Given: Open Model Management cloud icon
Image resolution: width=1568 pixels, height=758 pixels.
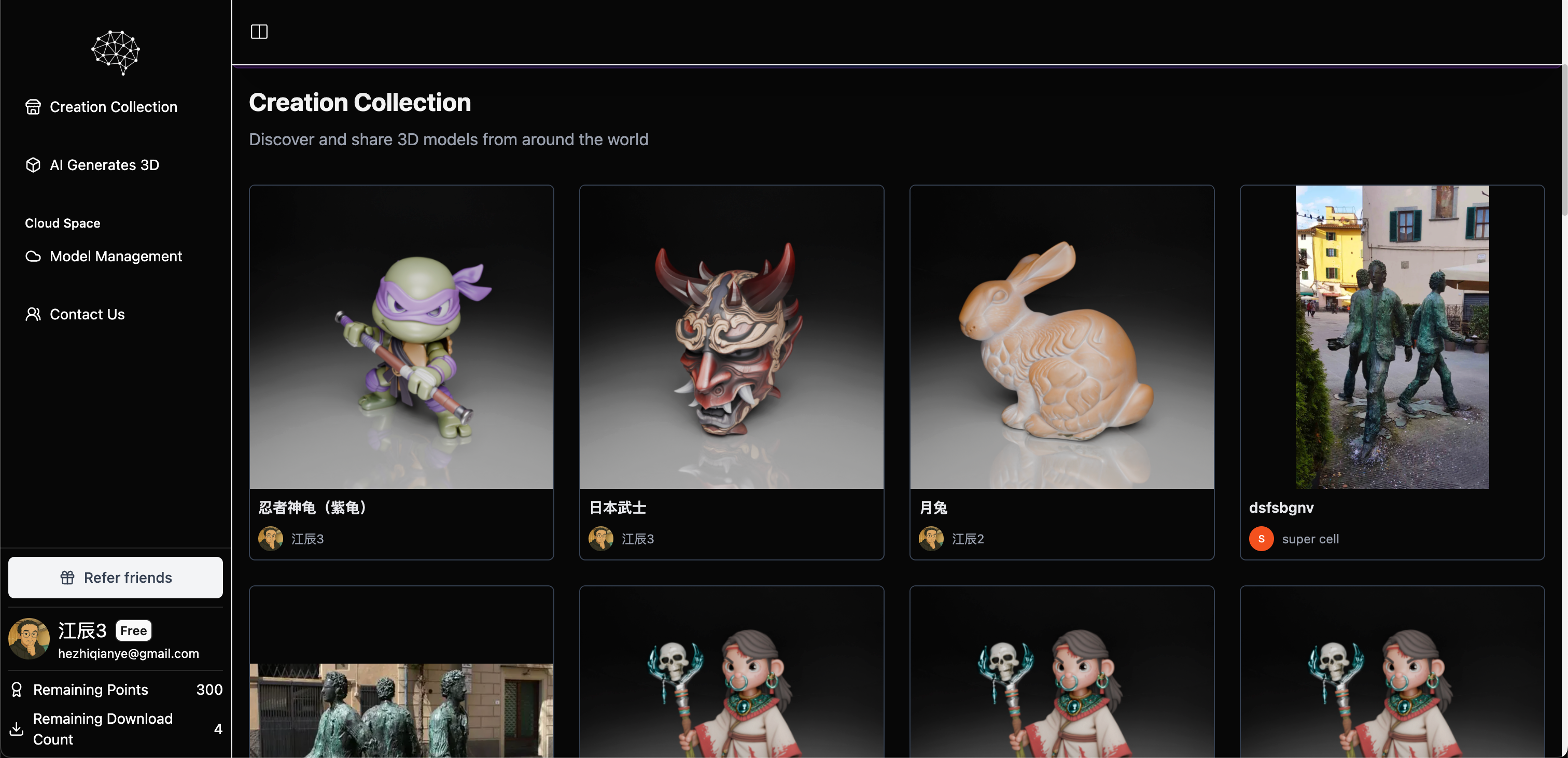Looking at the screenshot, I should point(34,256).
